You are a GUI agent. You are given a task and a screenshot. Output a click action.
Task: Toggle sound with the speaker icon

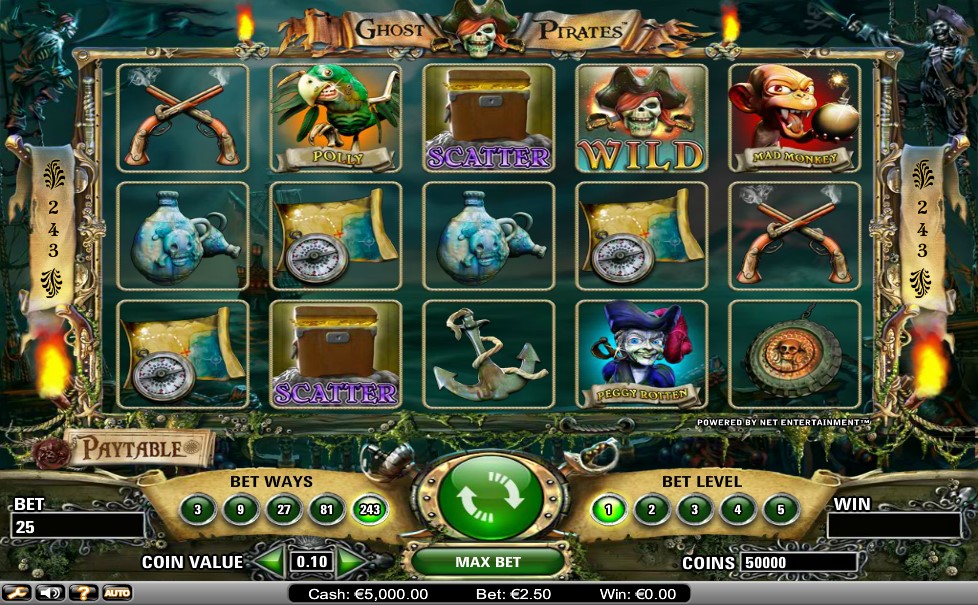[50, 593]
